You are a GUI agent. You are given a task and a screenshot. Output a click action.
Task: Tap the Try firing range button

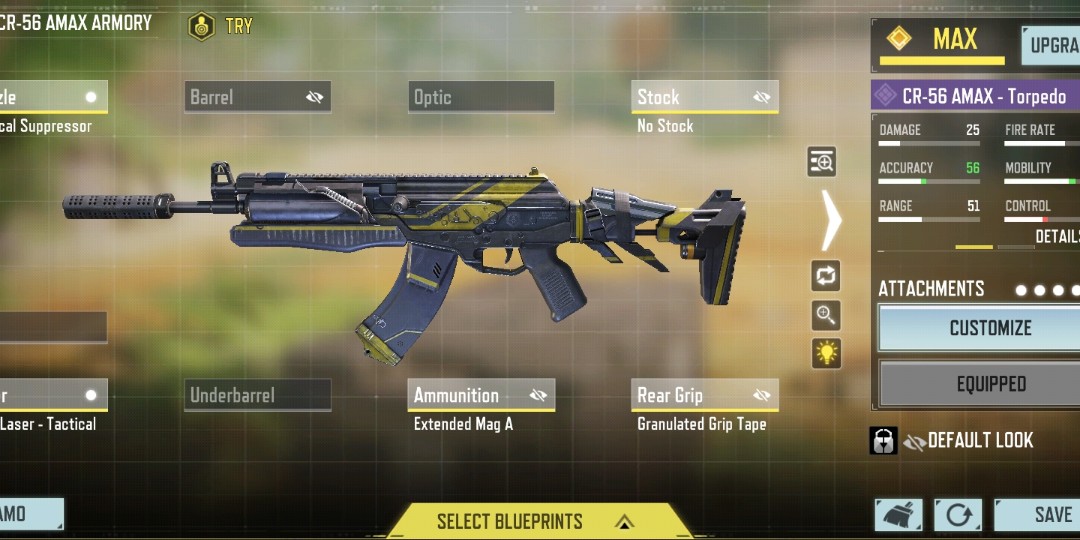tap(221, 26)
